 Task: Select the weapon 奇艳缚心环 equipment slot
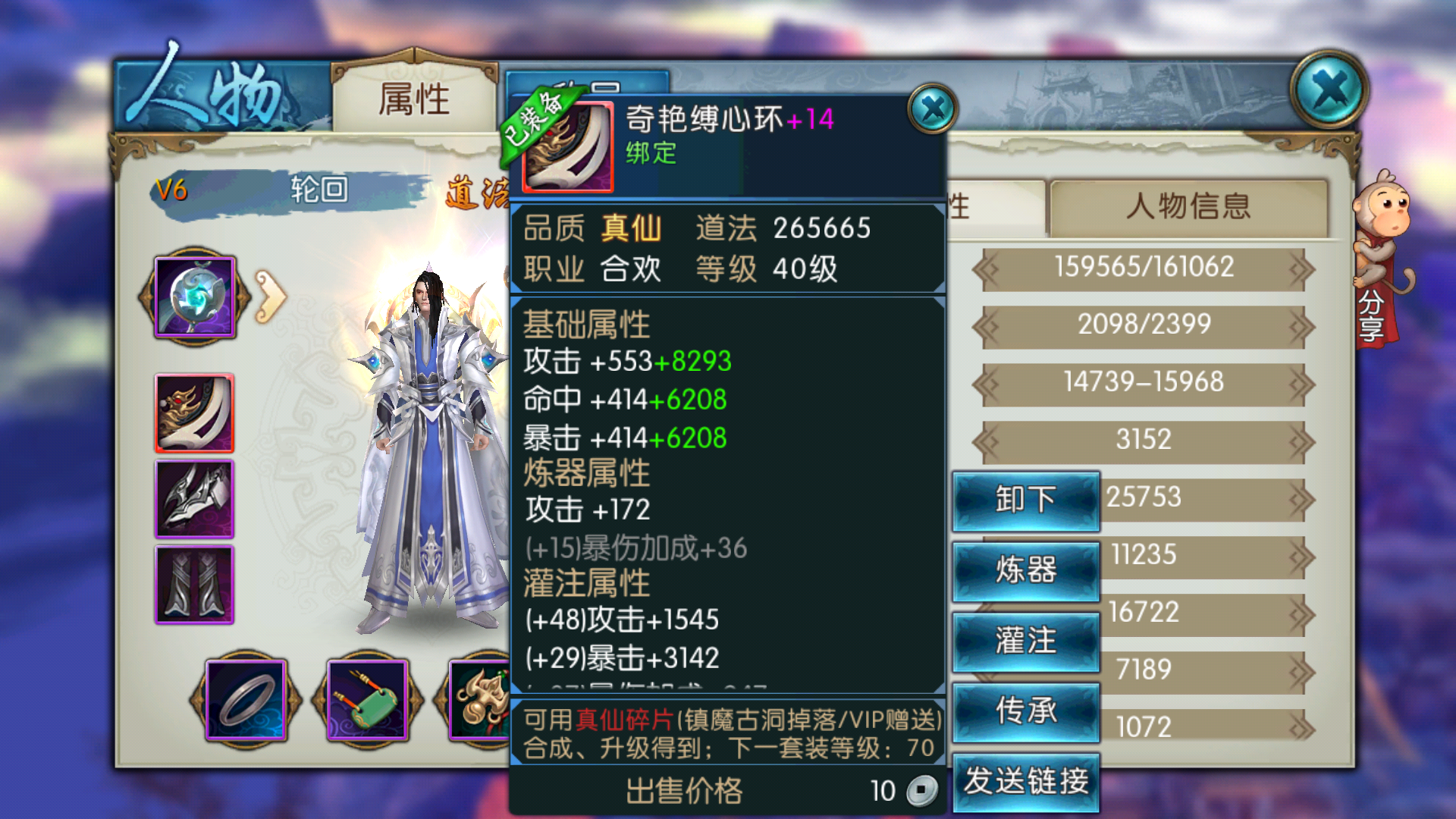click(194, 413)
